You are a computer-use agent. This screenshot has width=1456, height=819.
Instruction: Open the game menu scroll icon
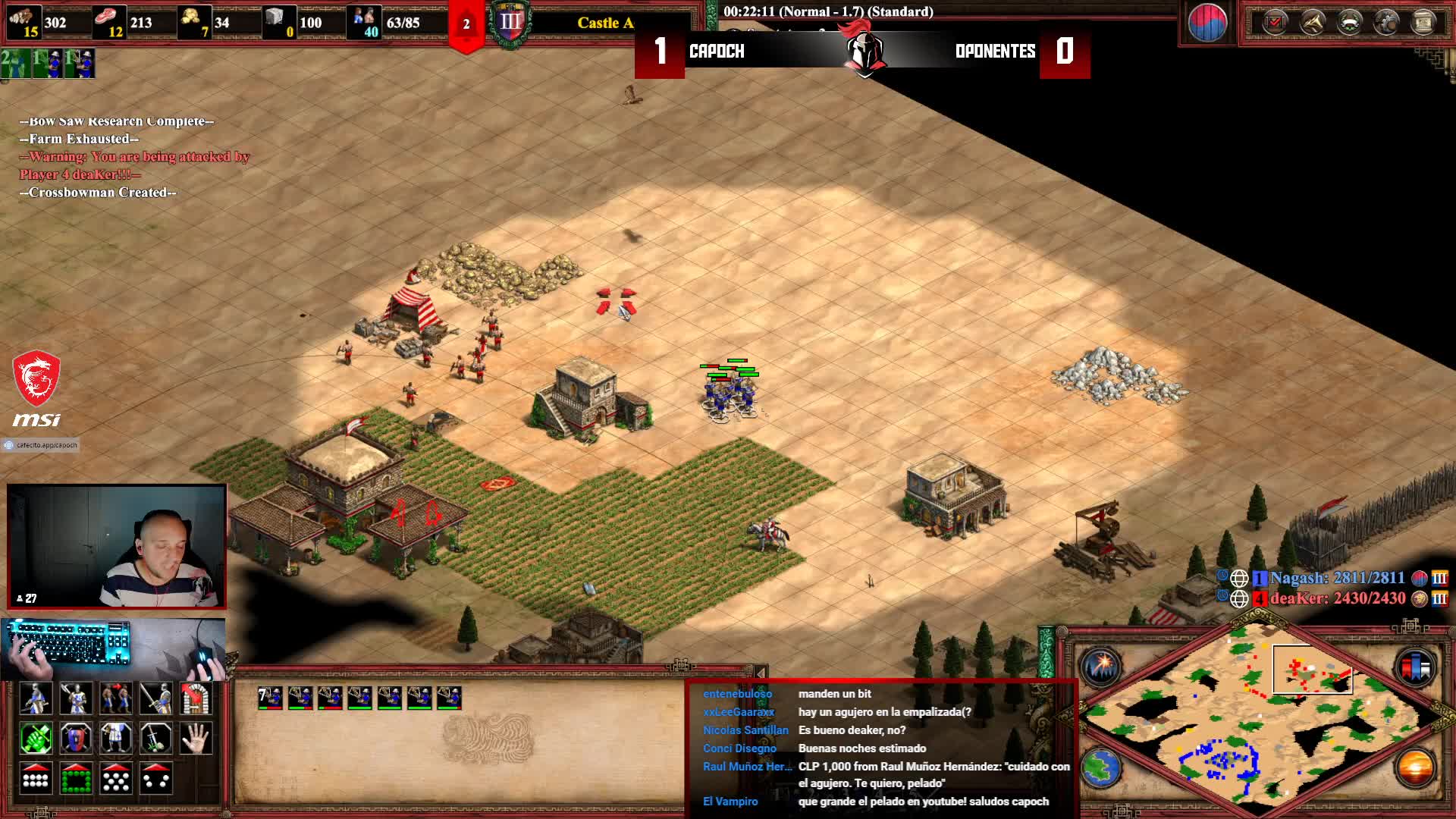(x=1423, y=23)
